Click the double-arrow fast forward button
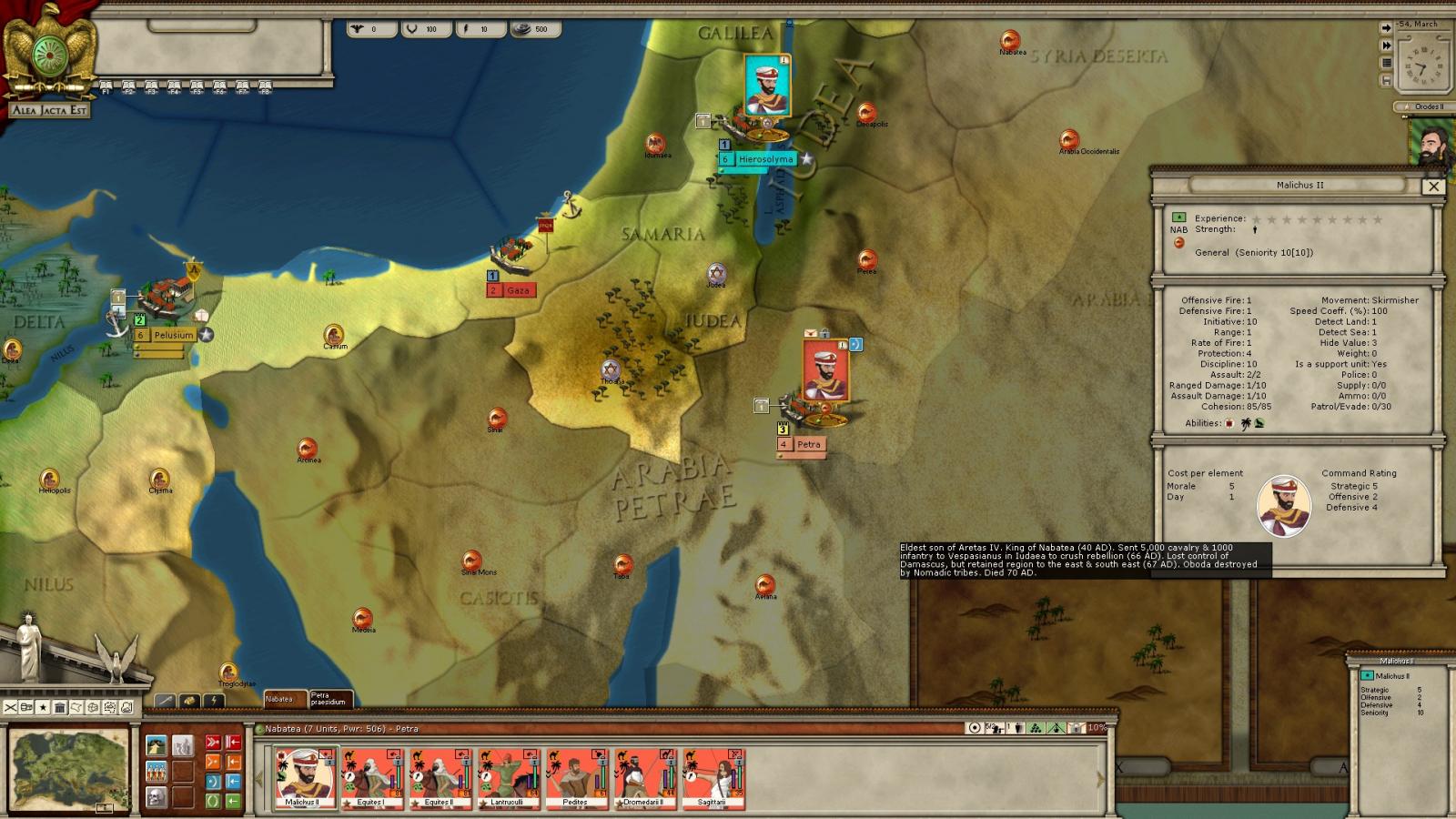The height and width of the screenshot is (819, 1456). pos(1386,45)
